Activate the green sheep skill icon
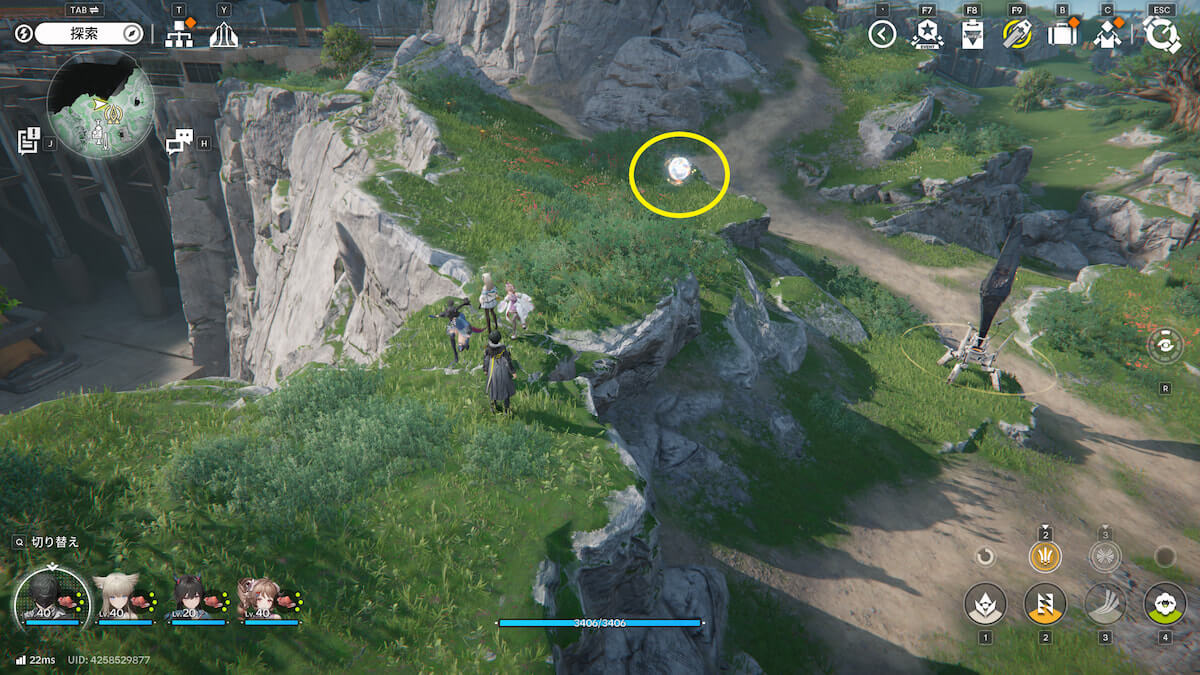Image resolution: width=1200 pixels, height=675 pixels. point(1165,604)
